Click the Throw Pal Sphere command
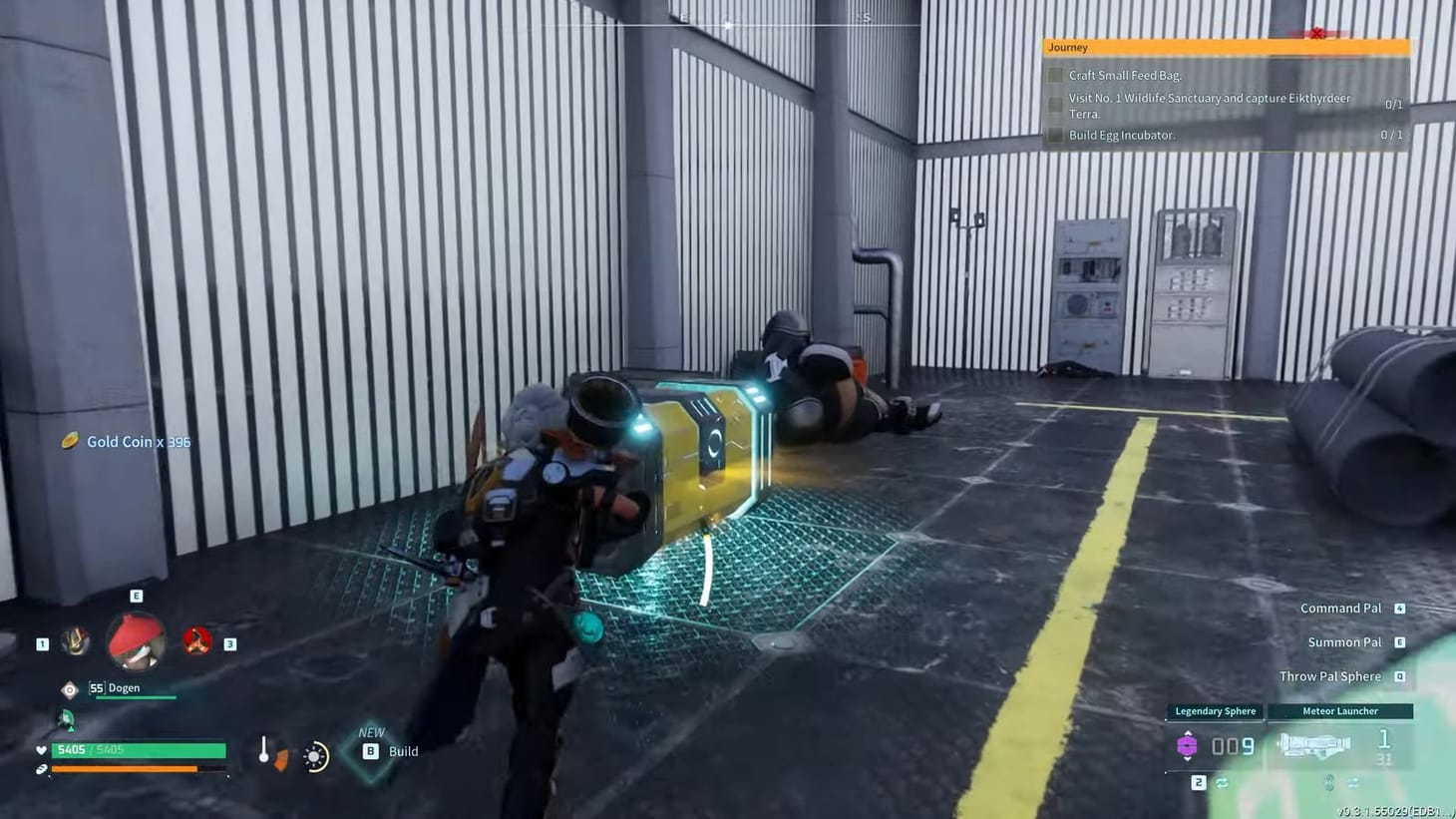 tap(1331, 675)
